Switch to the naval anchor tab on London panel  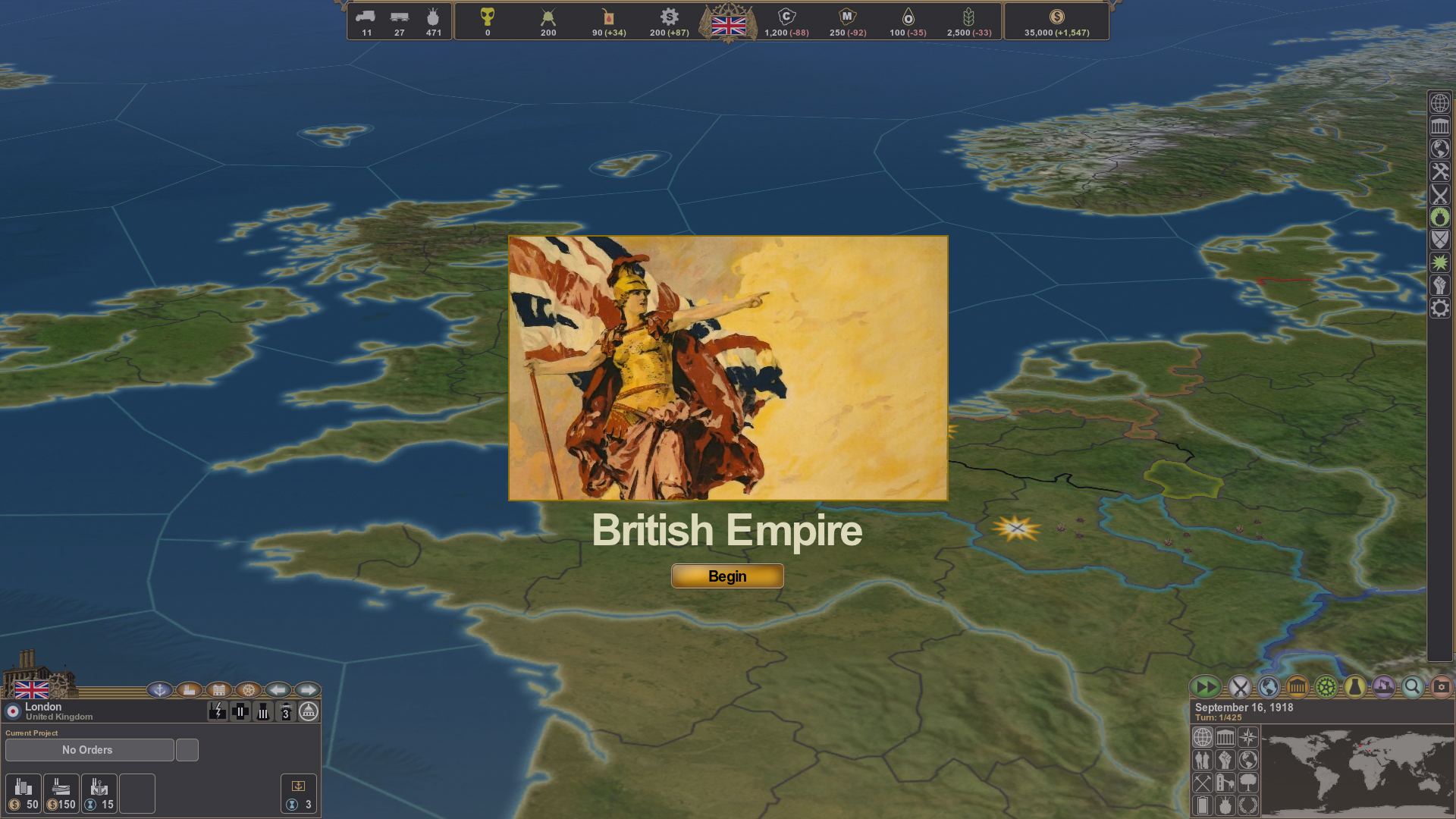159,690
